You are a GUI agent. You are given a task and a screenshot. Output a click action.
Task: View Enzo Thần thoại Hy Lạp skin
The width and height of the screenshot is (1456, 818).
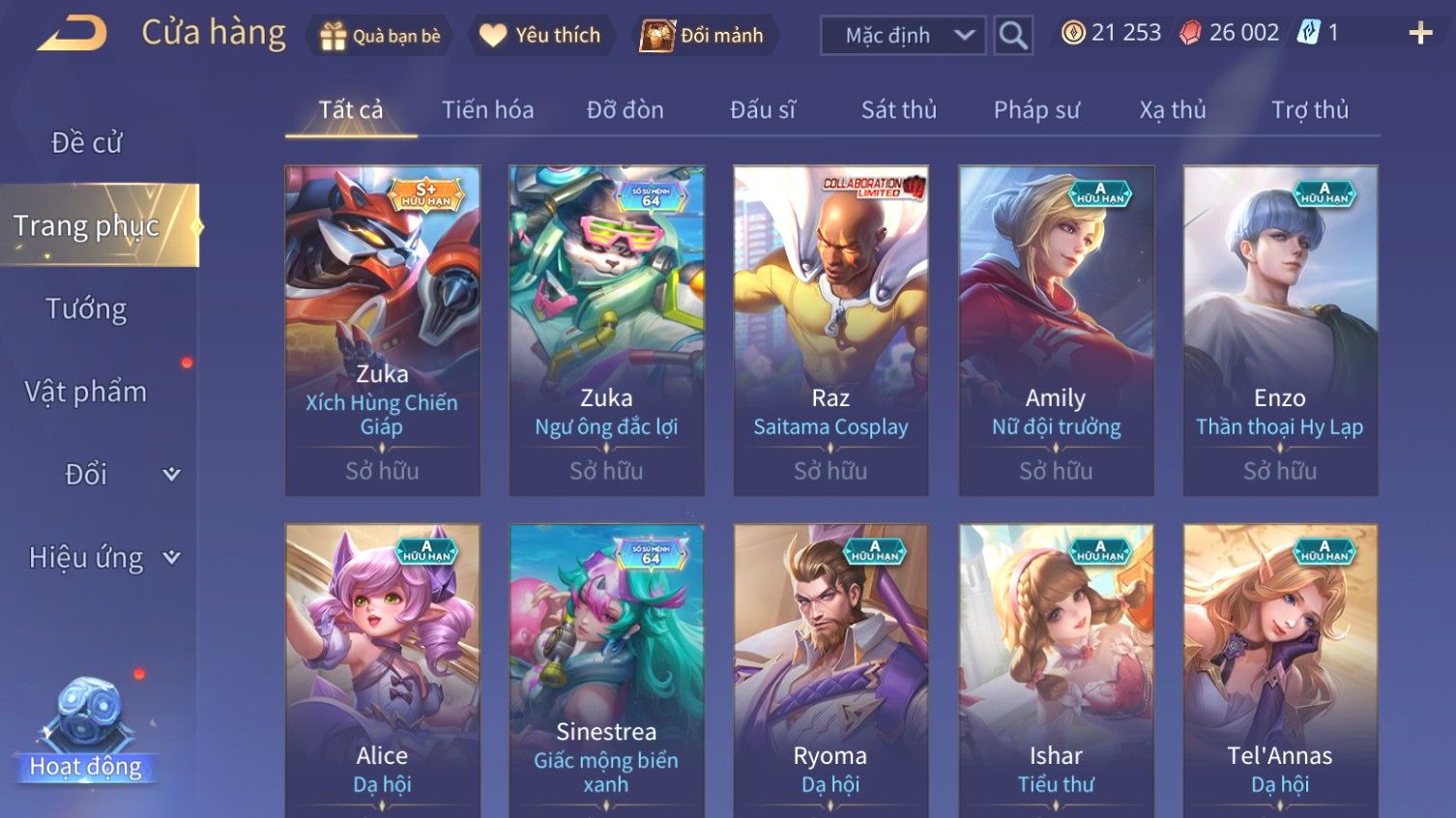pyautogui.click(x=1279, y=331)
